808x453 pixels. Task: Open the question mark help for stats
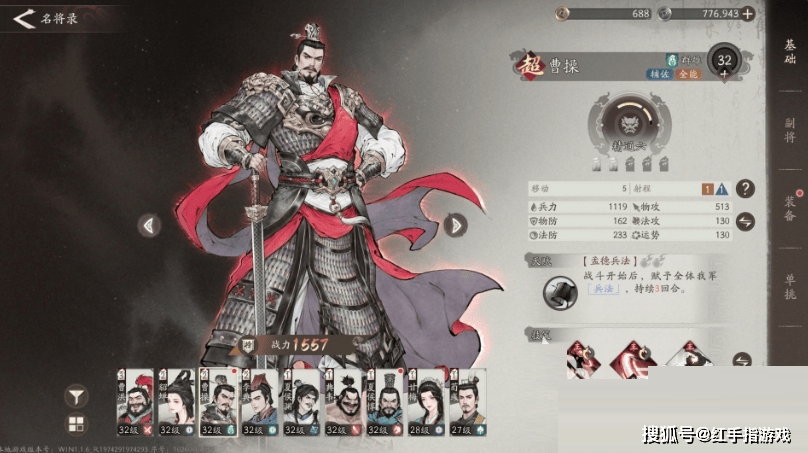[x=744, y=188]
